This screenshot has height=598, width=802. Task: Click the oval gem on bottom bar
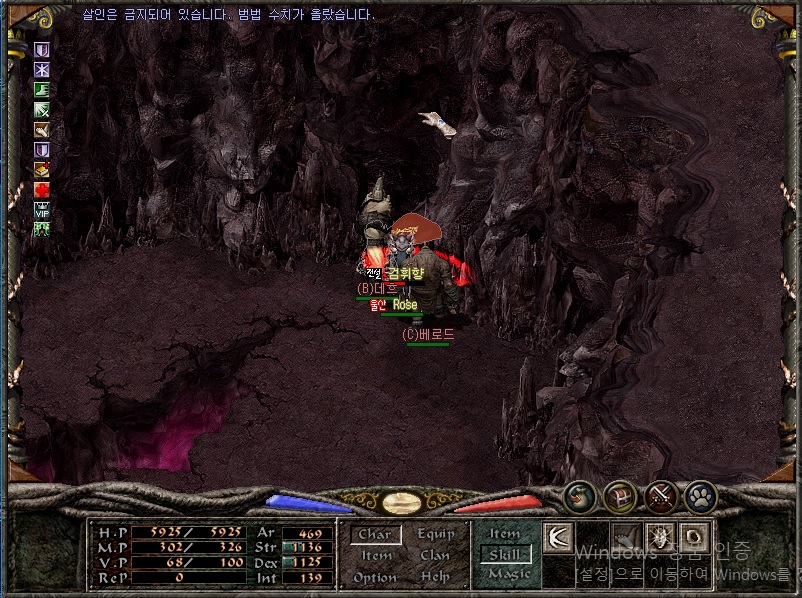[401, 503]
